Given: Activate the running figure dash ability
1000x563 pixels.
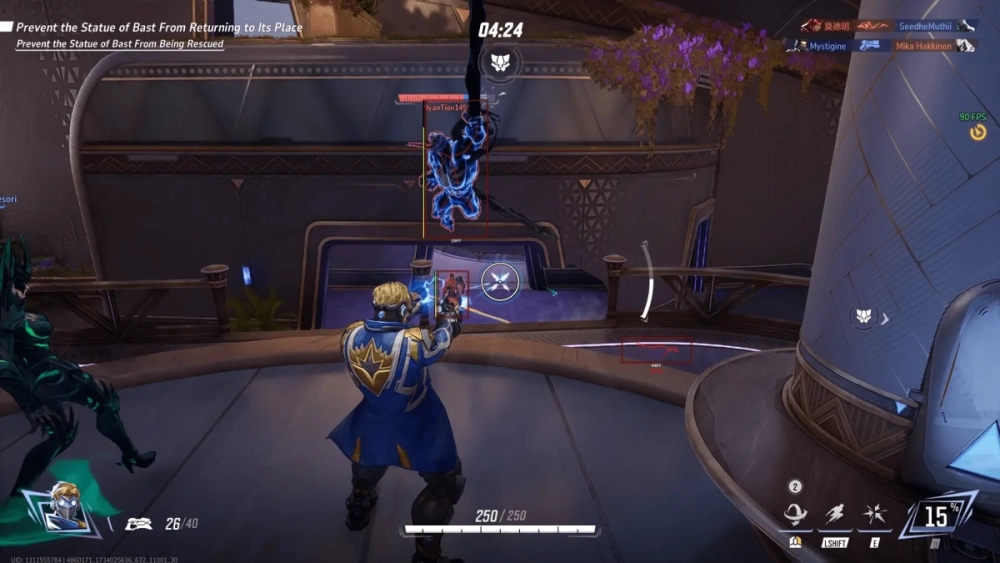Looking at the screenshot, I should point(835,515).
